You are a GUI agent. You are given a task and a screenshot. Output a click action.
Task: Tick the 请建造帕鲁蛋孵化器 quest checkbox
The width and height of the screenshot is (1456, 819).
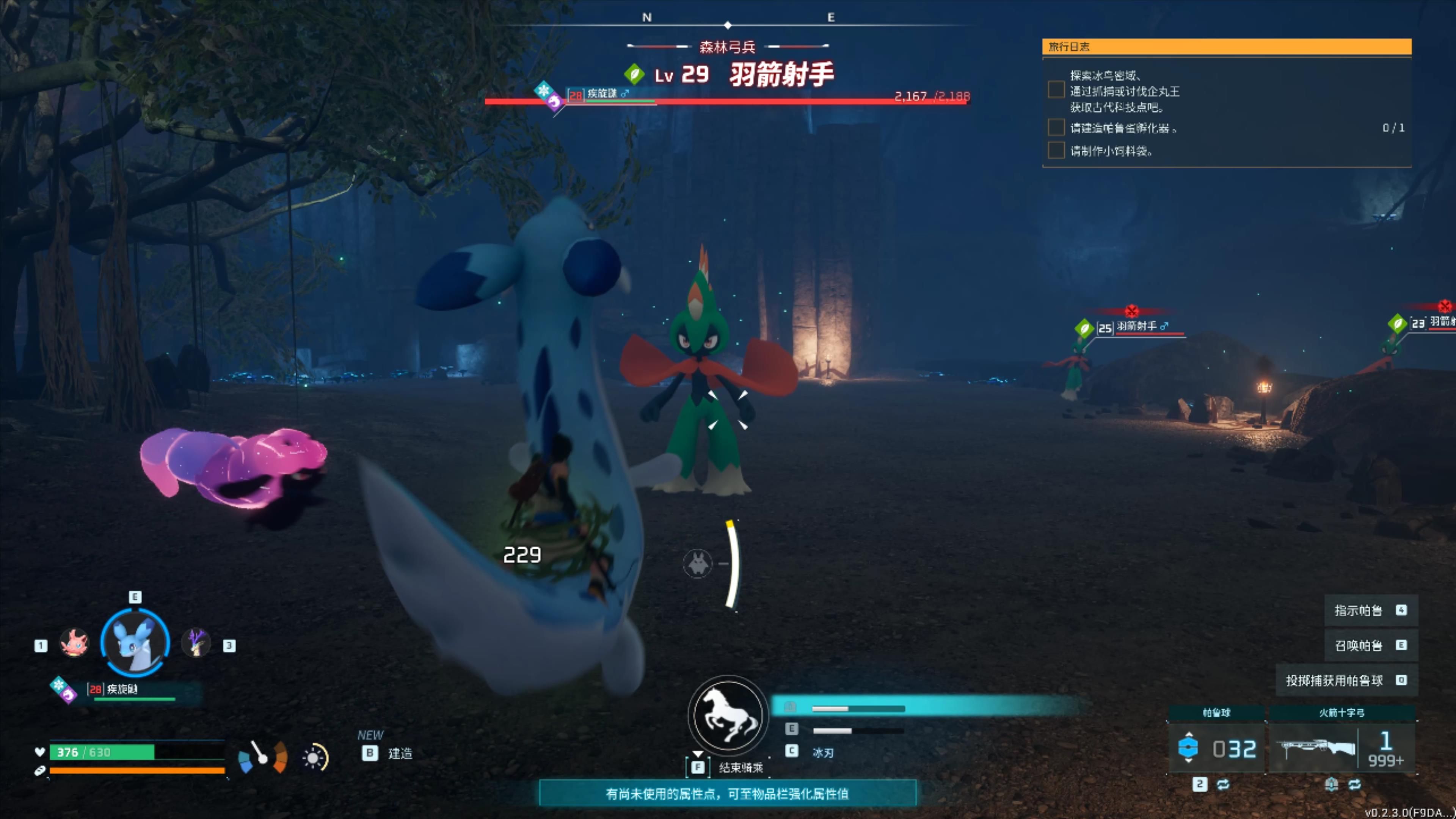tap(1055, 128)
